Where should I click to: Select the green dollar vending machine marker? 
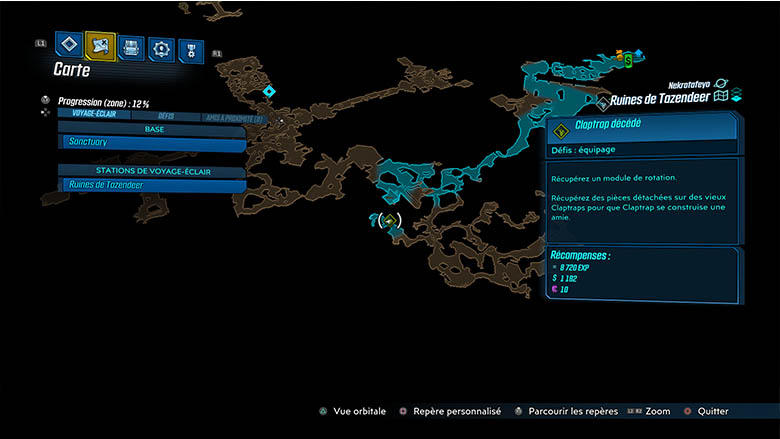point(628,60)
